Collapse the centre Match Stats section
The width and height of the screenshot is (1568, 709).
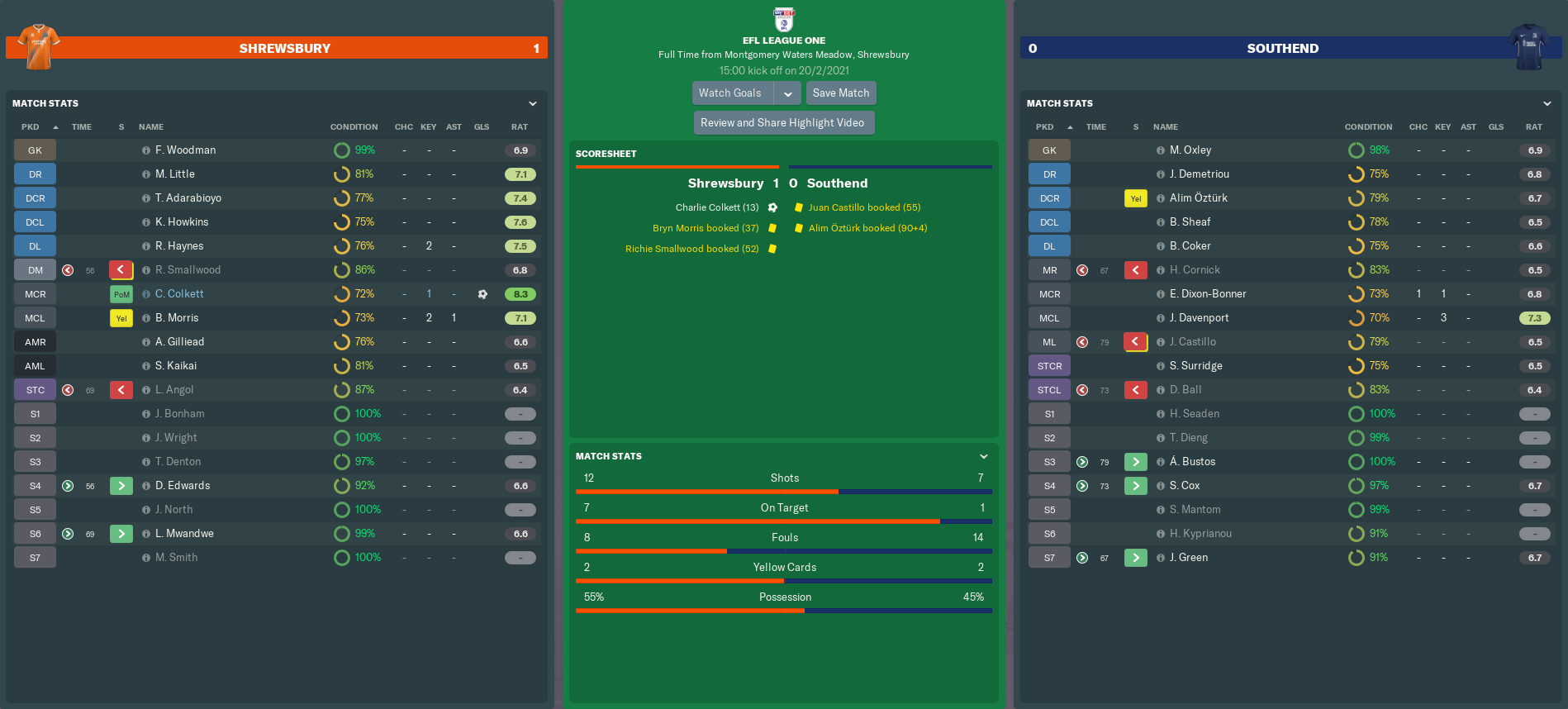click(x=984, y=456)
